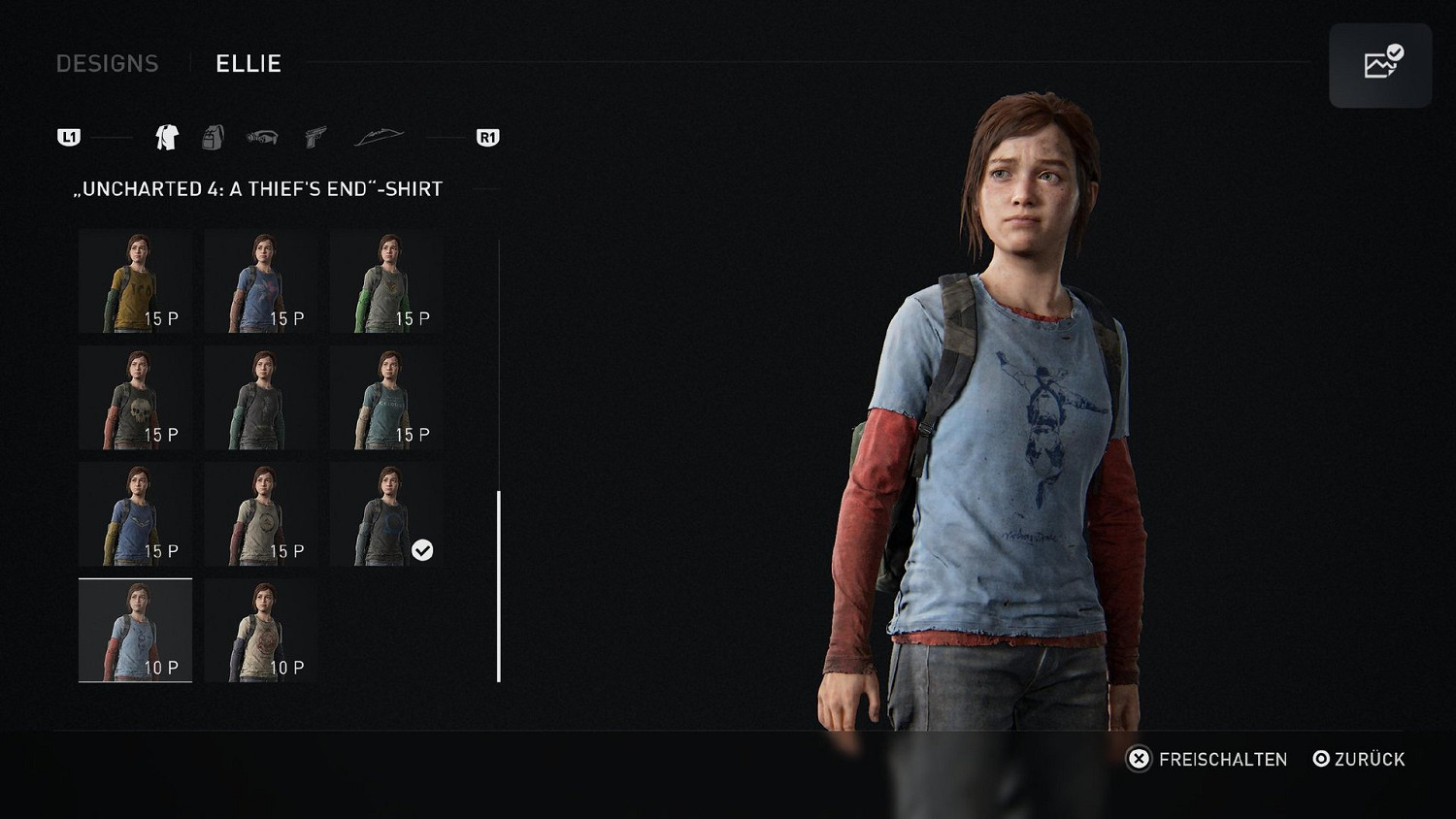Select the equipped shirt with the checkmark
The height and width of the screenshot is (819, 1456).
tap(386, 515)
